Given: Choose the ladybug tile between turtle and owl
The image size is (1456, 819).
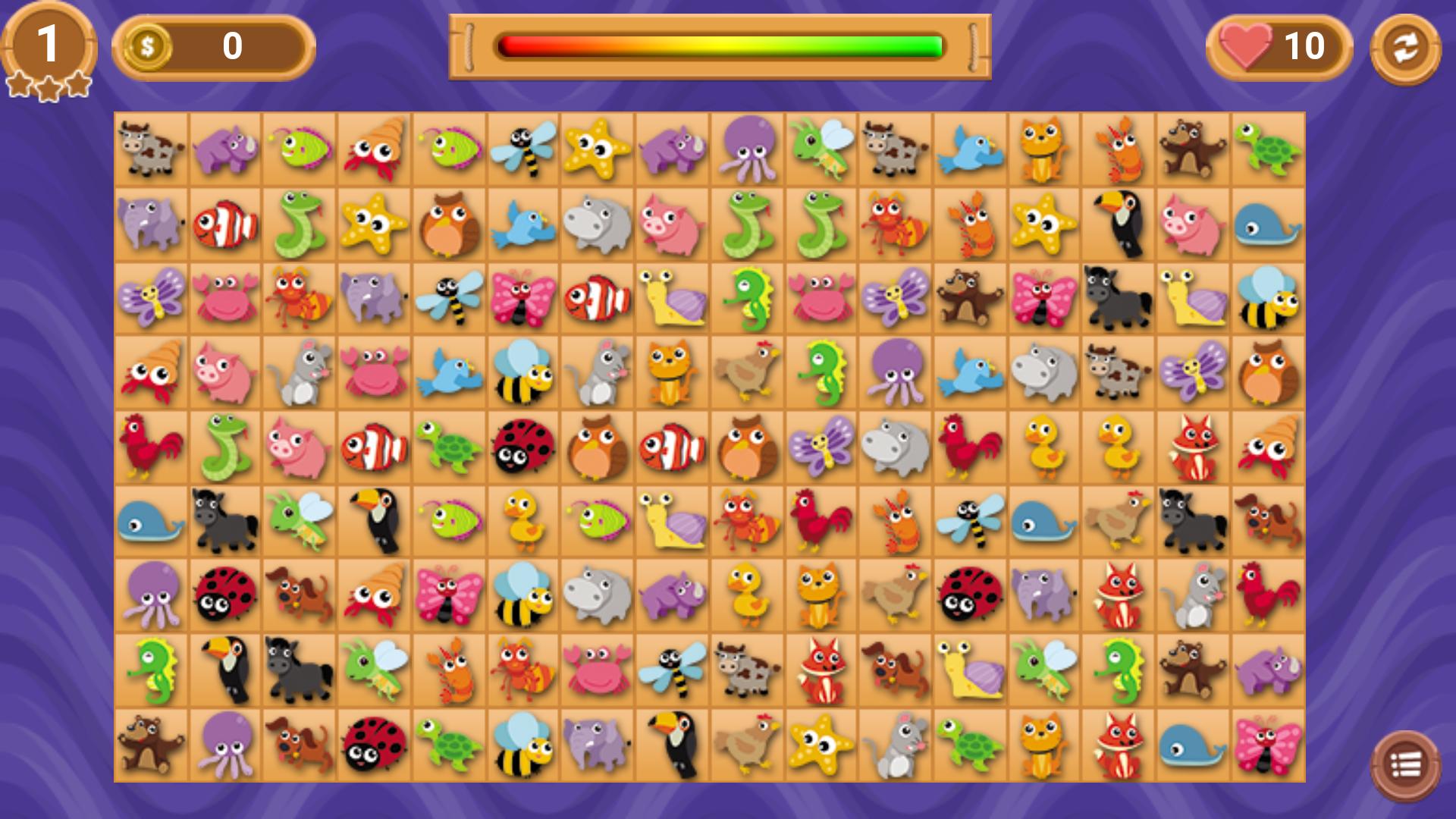Looking at the screenshot, I should (x=524, y=447).
